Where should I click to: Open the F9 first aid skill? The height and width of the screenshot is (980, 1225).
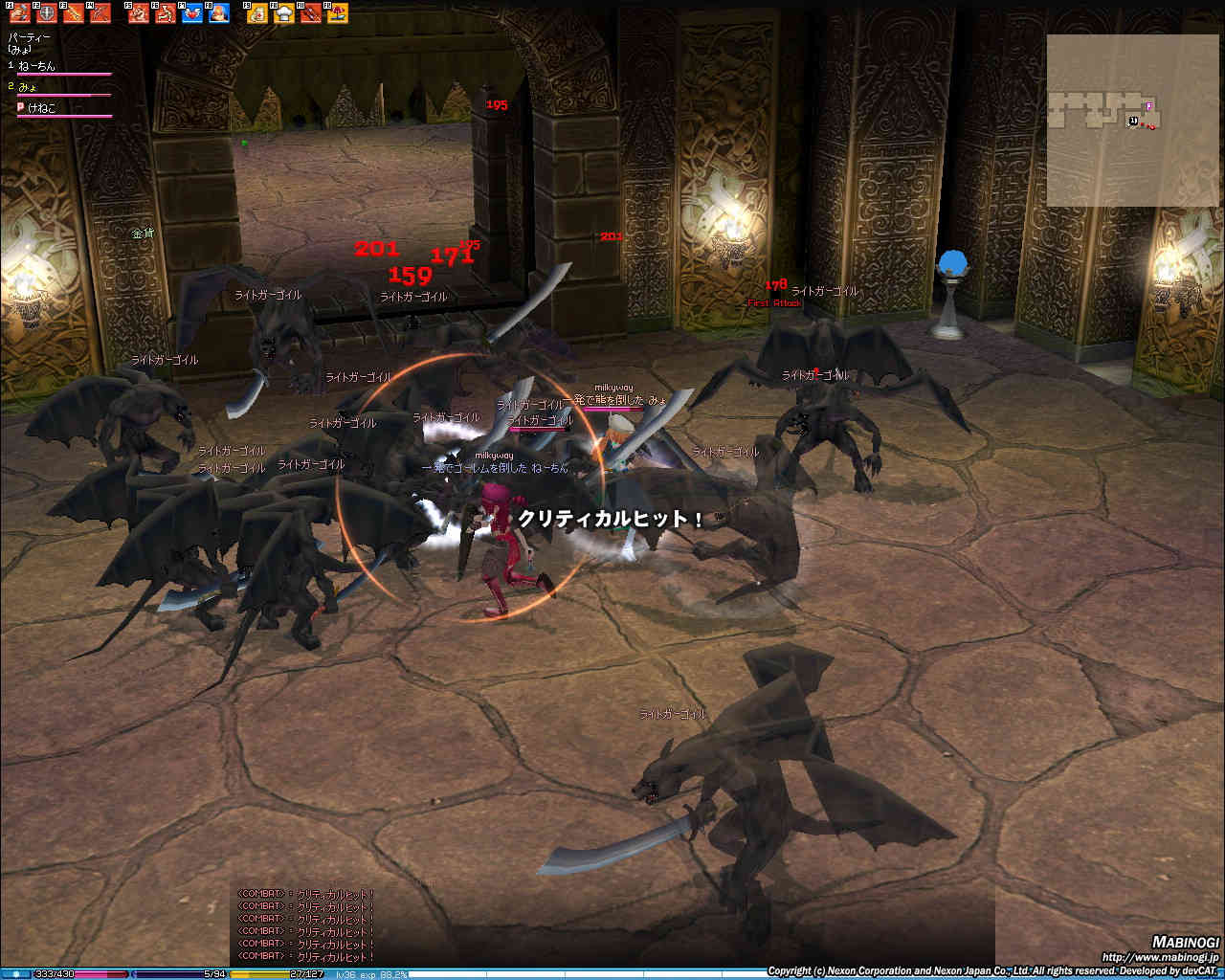pos(256,13)
